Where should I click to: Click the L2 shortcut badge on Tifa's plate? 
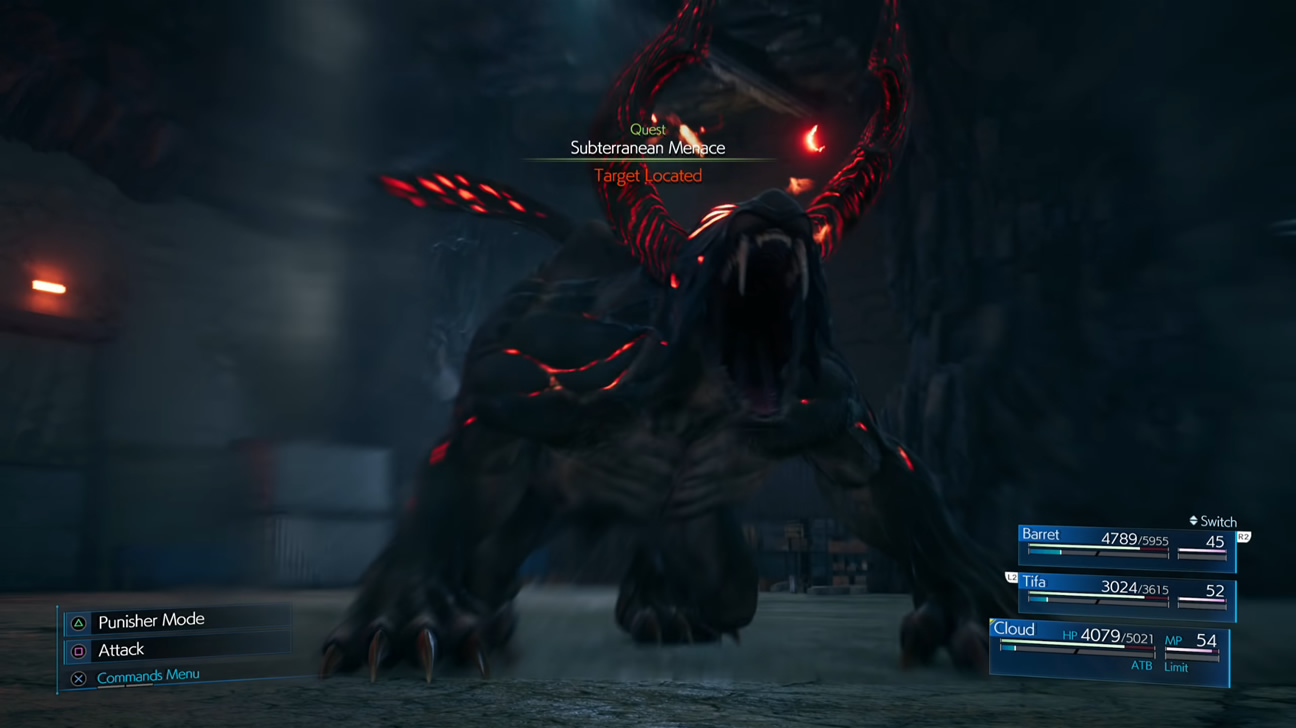click(x=1012, y=576)
